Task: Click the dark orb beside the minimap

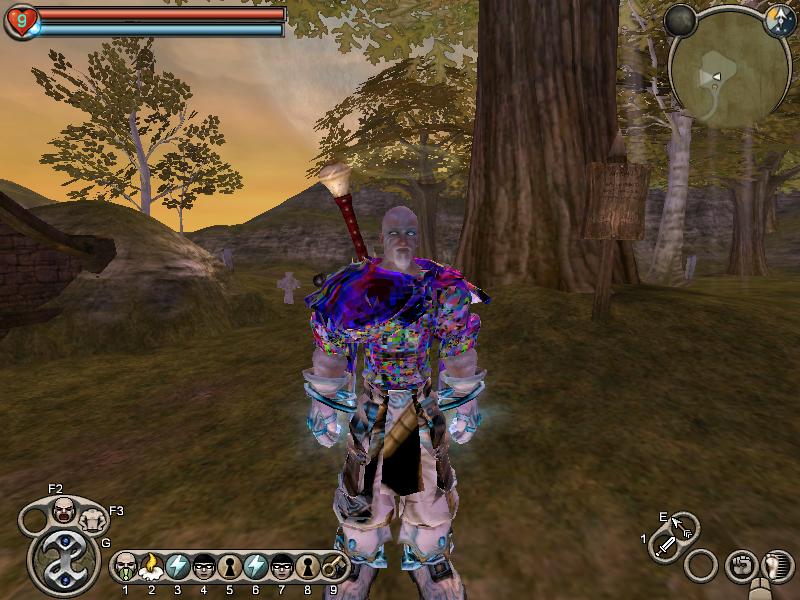Action: tap(681, 20)
